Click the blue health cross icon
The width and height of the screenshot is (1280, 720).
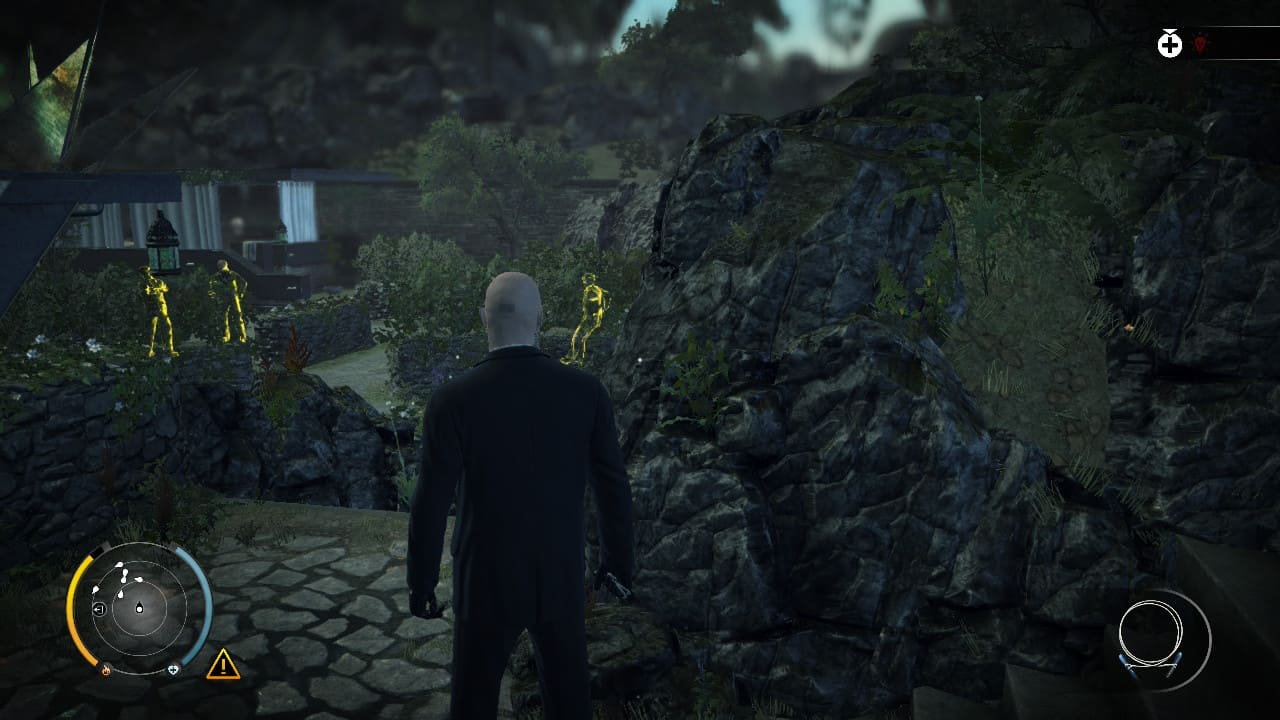click(x=173, y=669)
